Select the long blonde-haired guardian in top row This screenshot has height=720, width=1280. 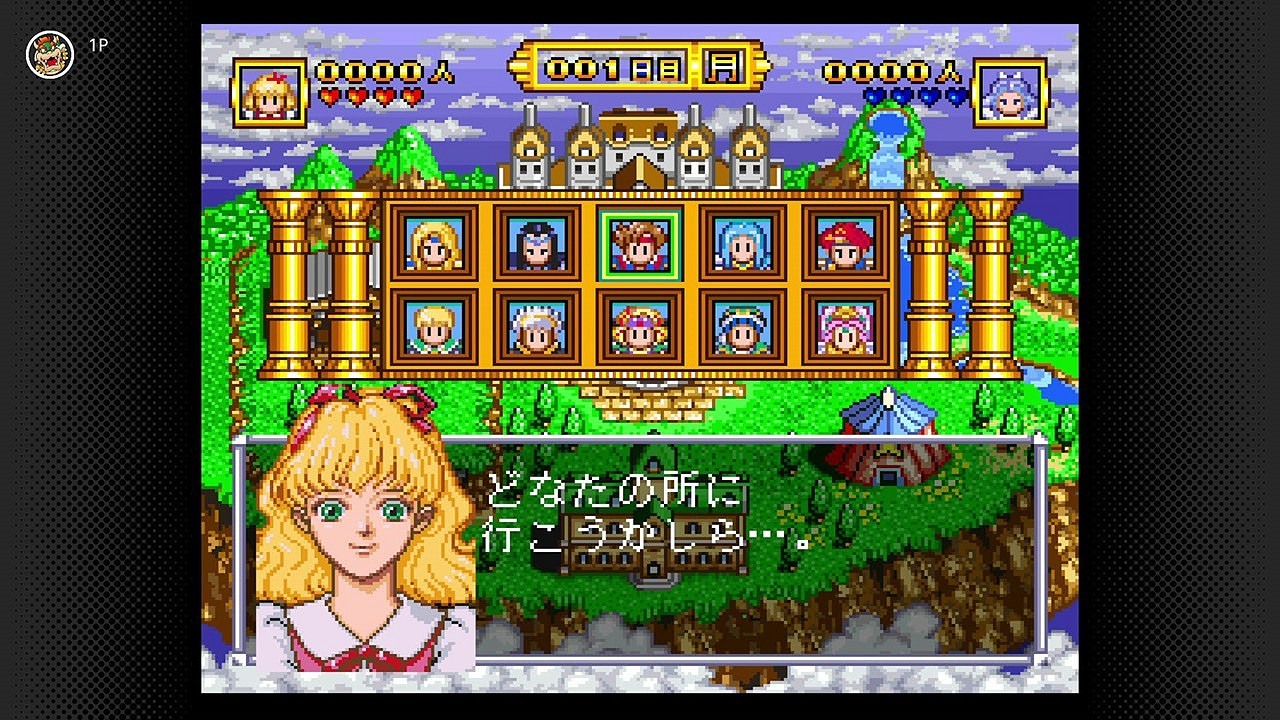tap(435, 243)
